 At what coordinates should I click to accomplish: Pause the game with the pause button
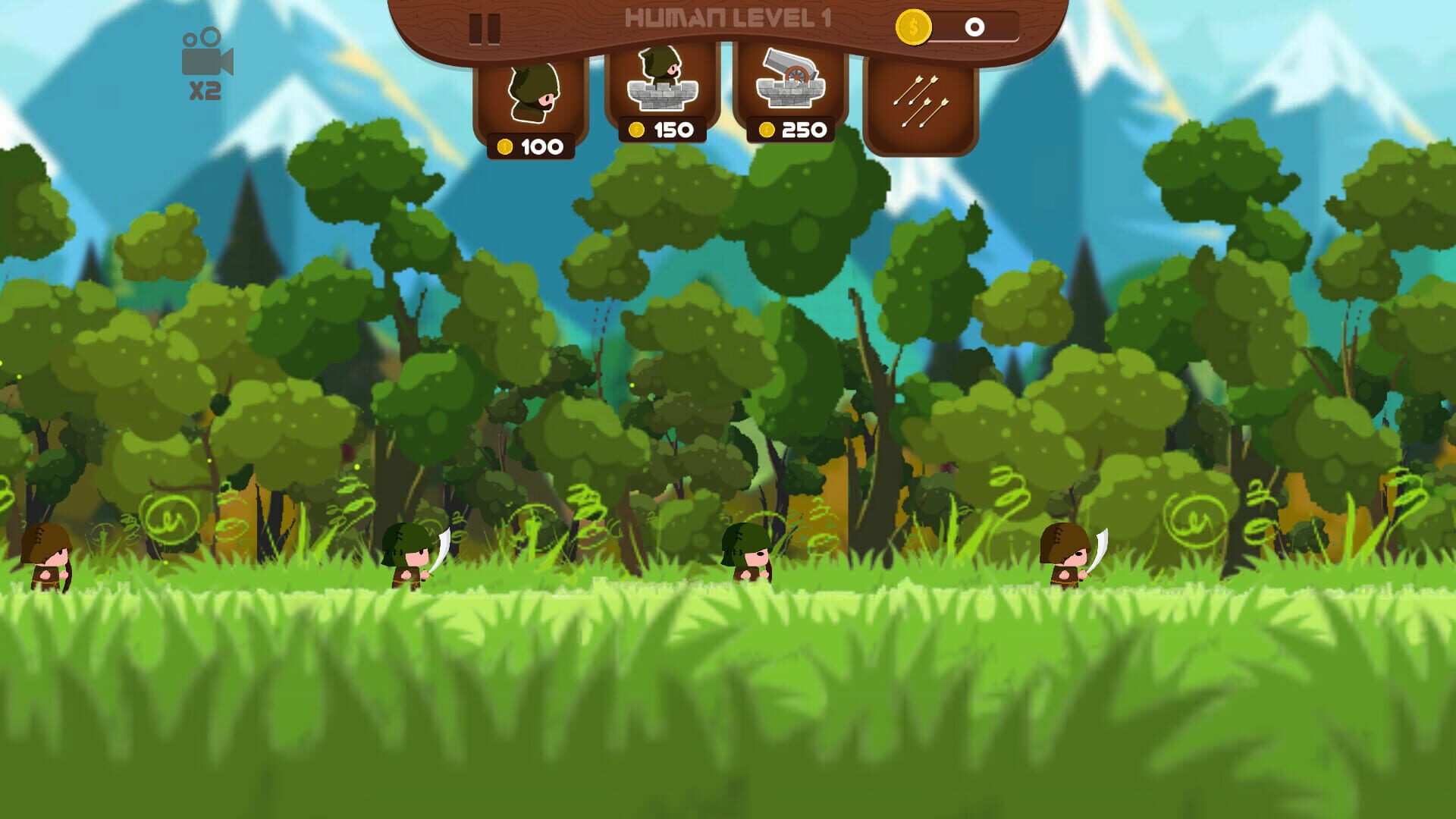tap(484, 28)
